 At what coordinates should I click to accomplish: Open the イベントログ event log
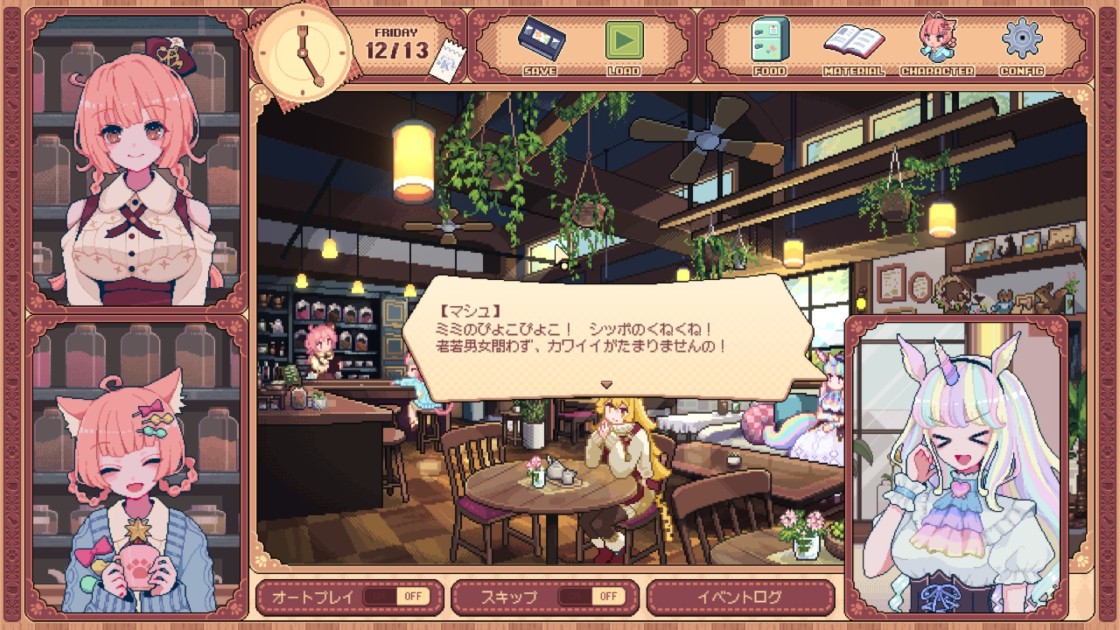740,597
